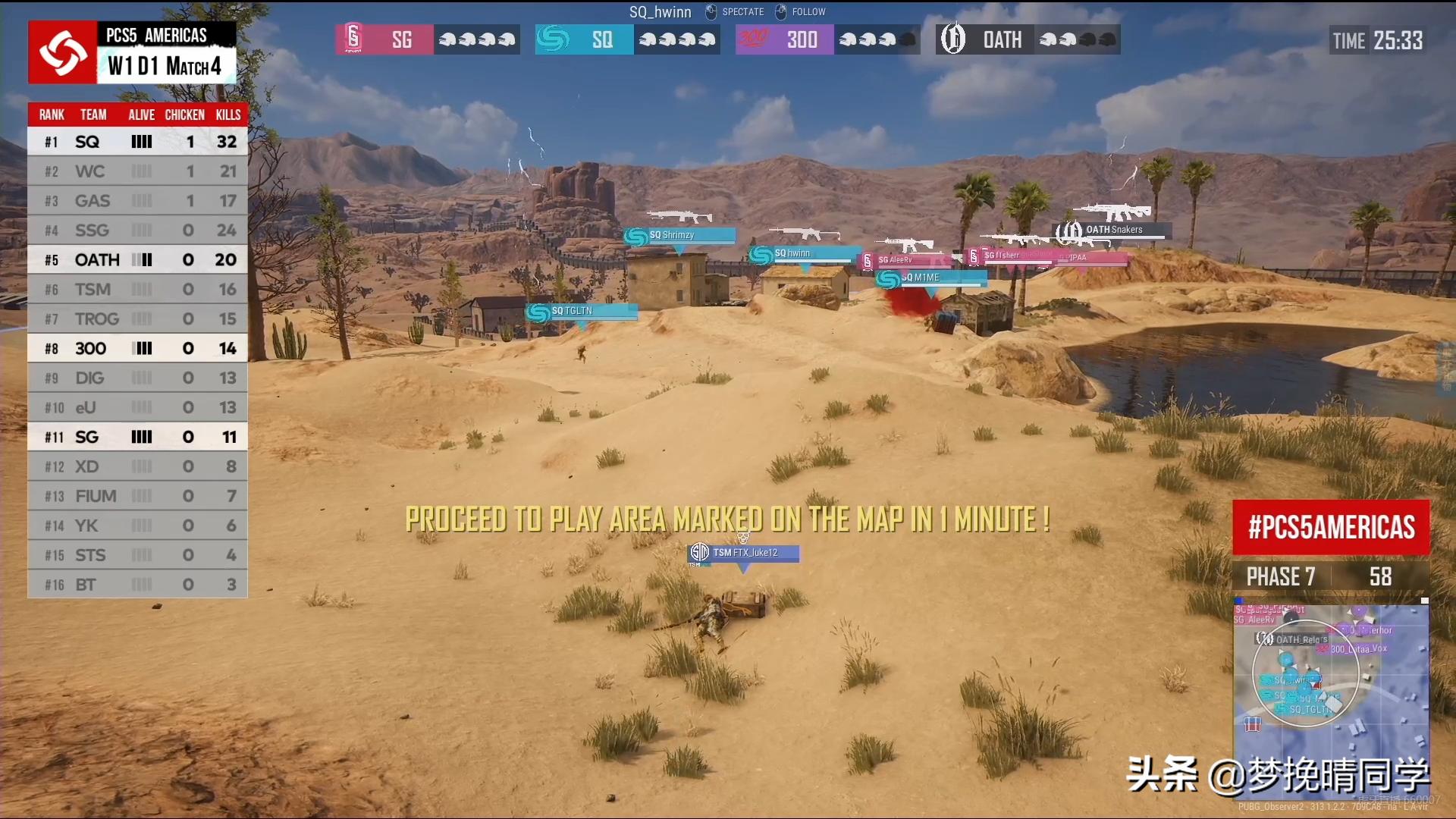Pick the WC team row in the standings

pyautogui.click(x=137, y=171)
